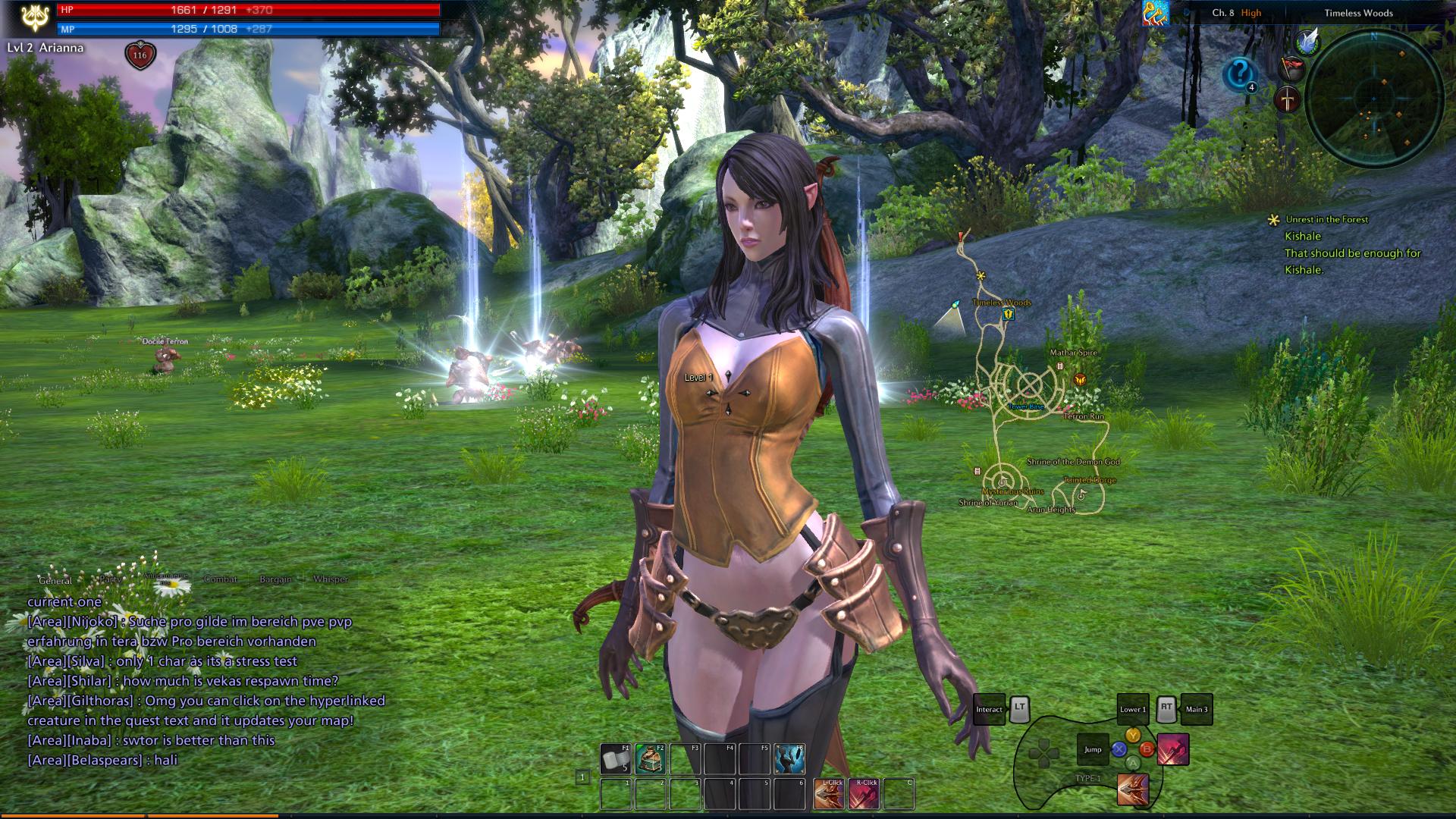1456x819 pixels.
Task: Click the red flag icon by minimap
Action: (x=1291, y=68)
